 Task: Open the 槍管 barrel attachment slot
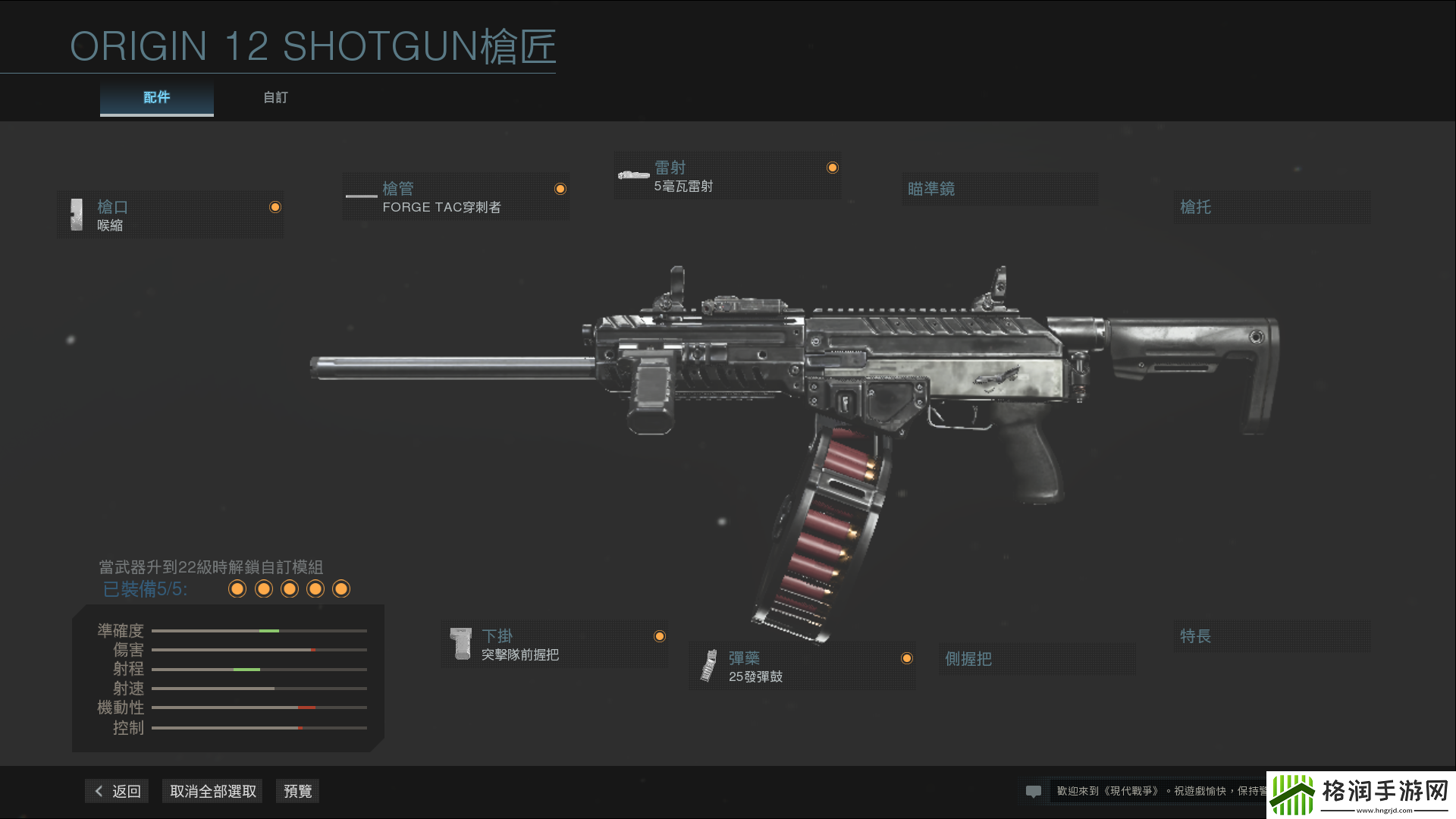pos(455,197)
